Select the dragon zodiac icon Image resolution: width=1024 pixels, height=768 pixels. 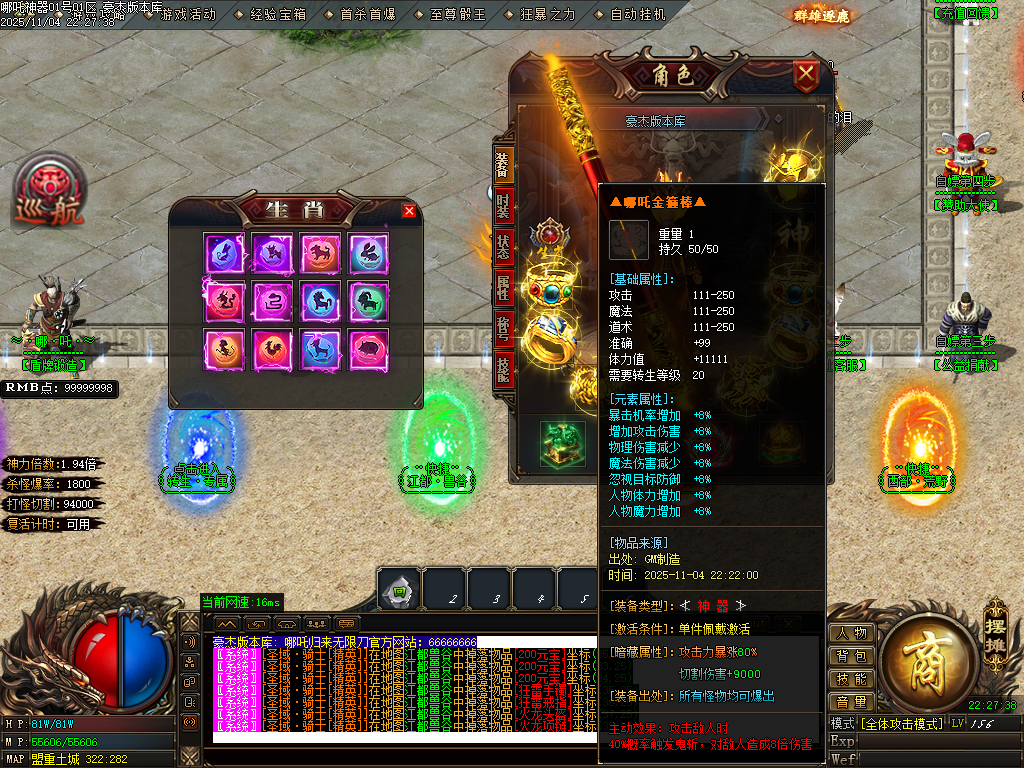coord(222,300)
